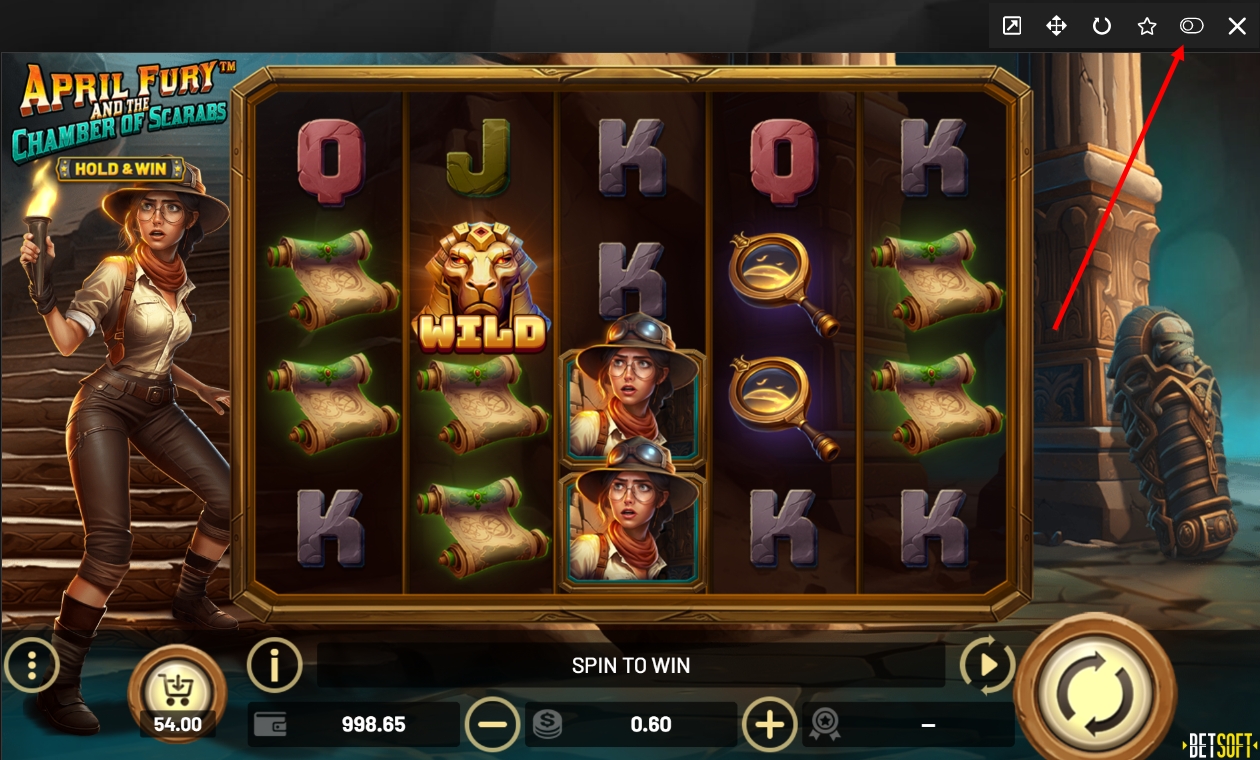
Task: Open the three-dot game menu
Action: [32, 664]
